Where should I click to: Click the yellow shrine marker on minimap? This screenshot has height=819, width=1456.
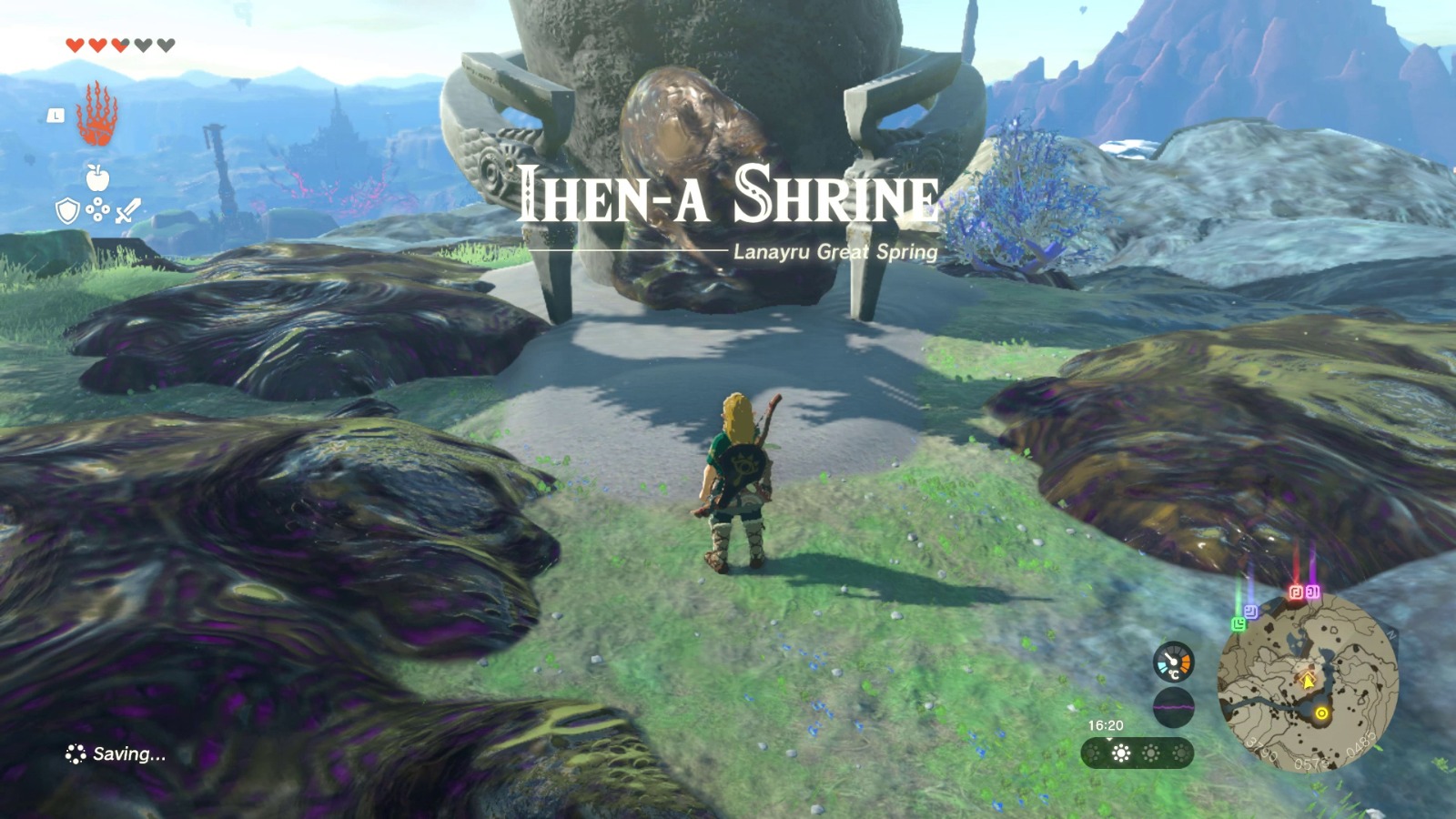[x=1322, y=713]
